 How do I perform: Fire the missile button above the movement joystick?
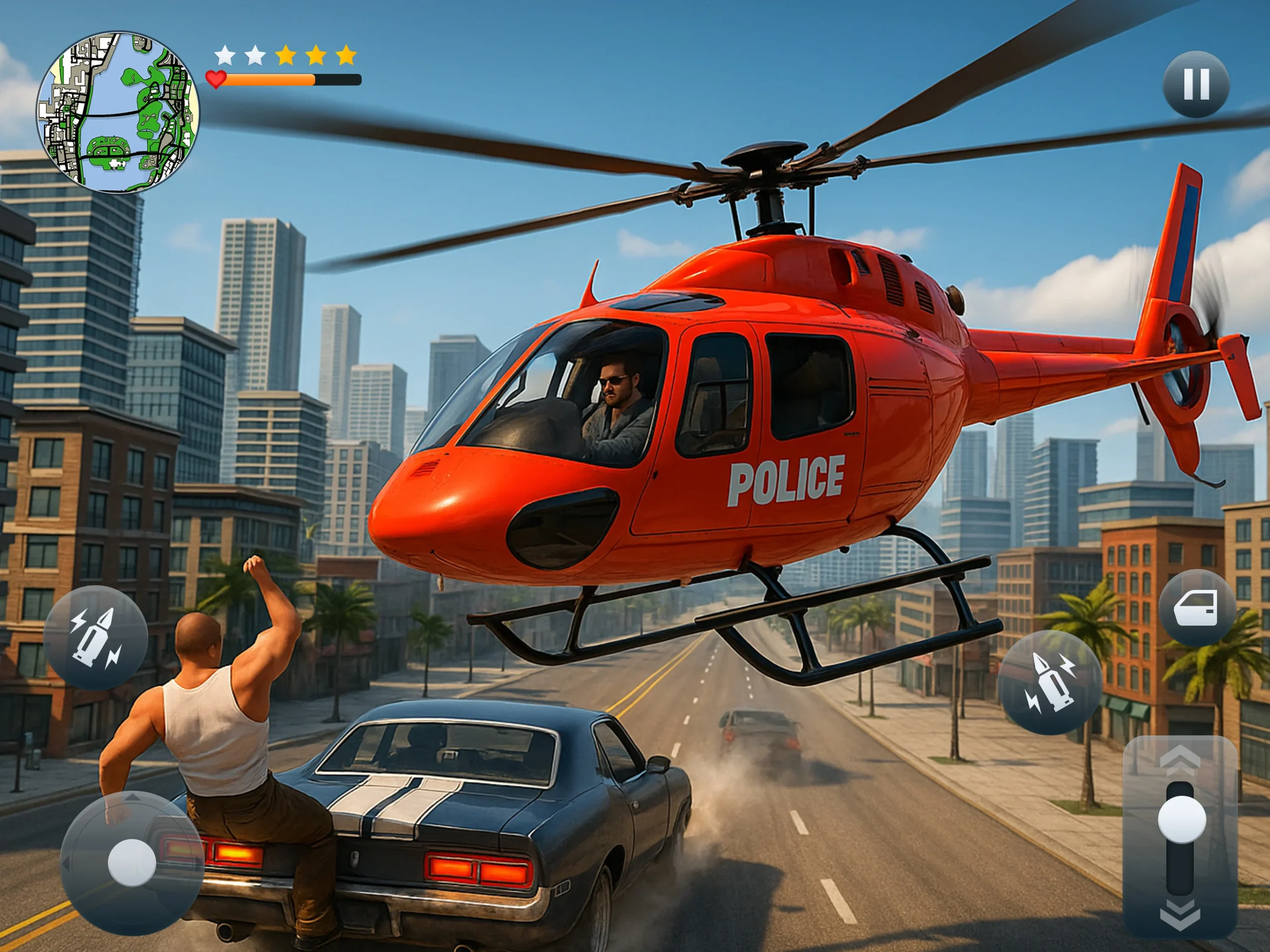[x=95, y=637]
